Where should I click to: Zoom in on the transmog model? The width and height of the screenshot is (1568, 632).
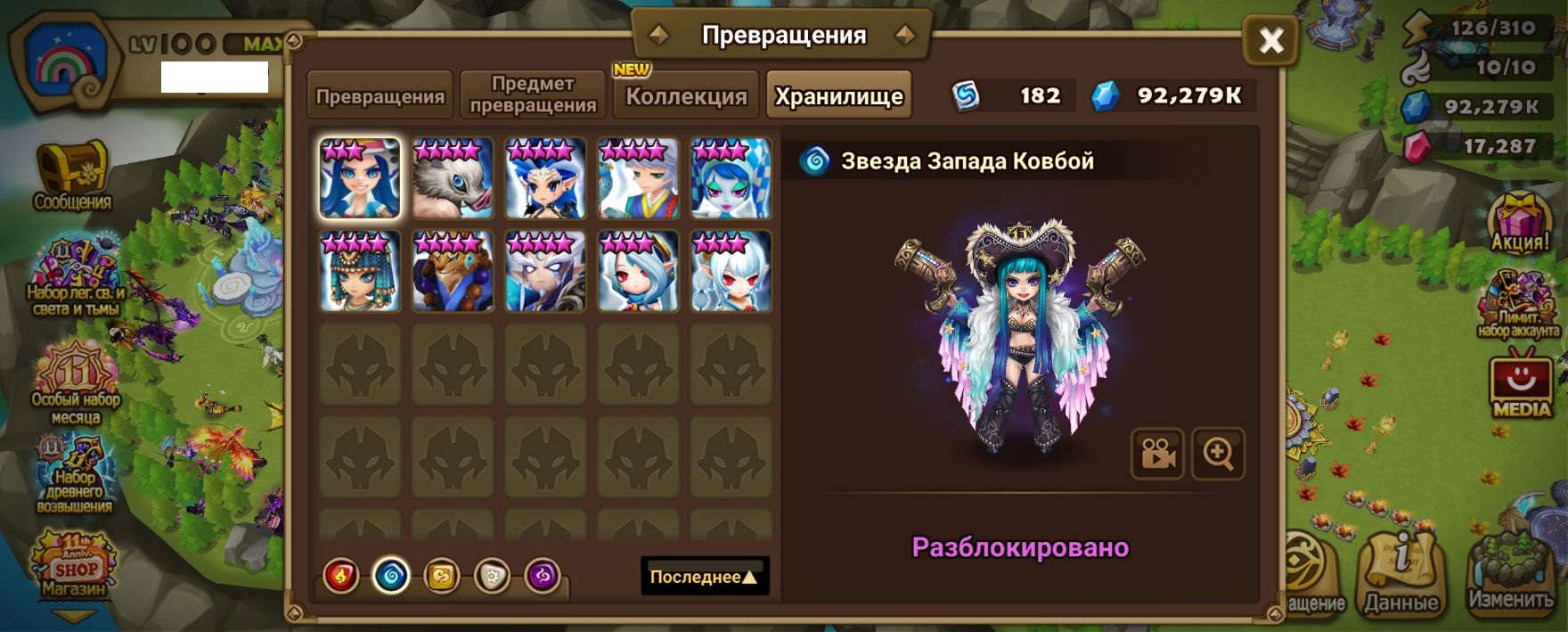(x=1218, y=454)
